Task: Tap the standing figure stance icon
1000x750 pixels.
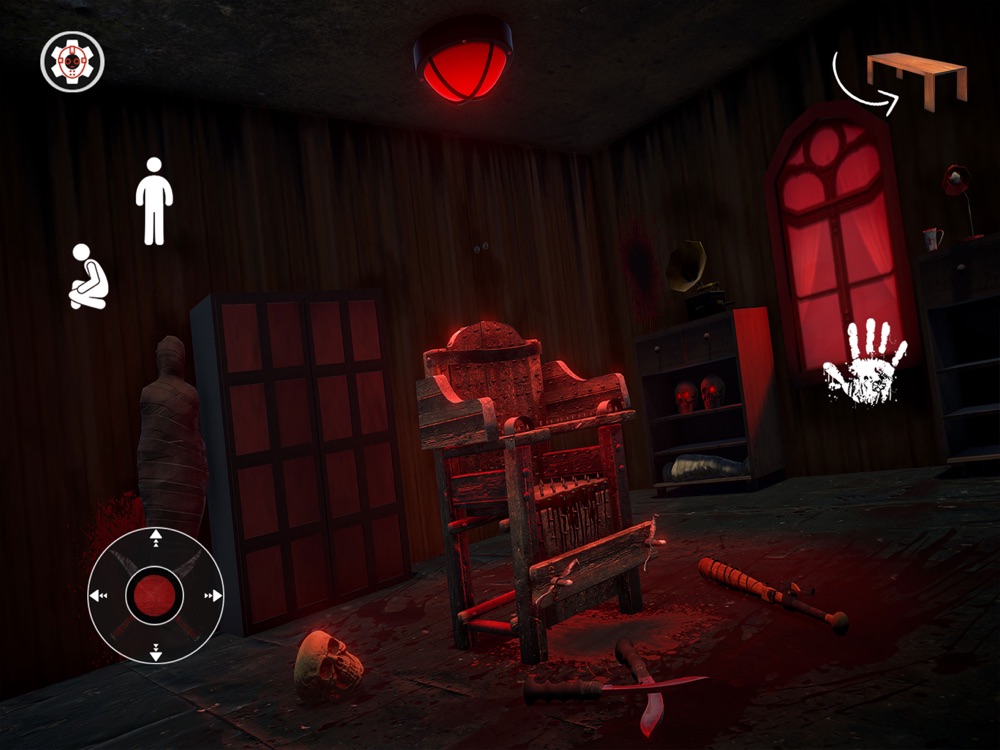Action: [154, 201]
